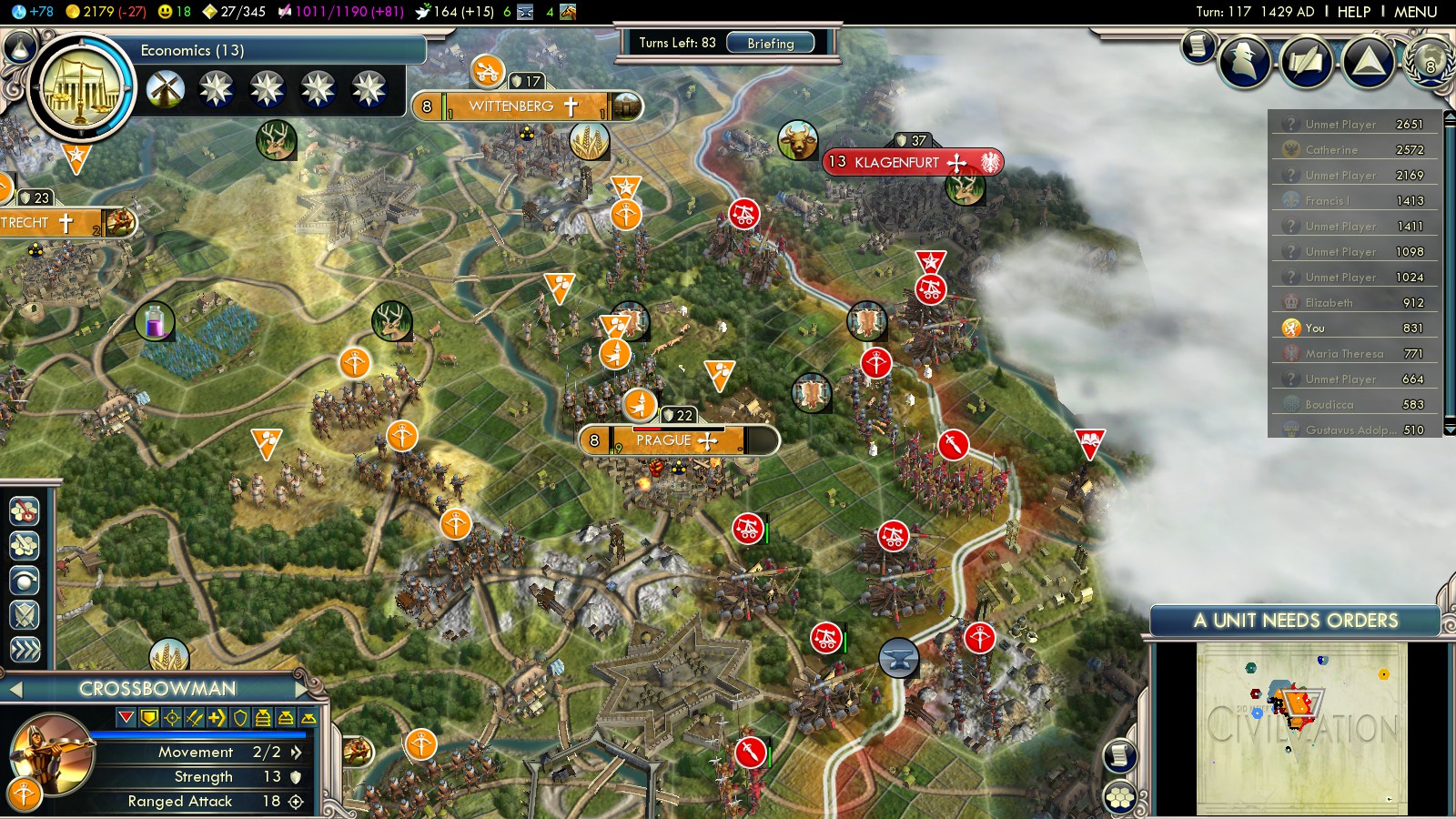Click the fortify shield-and-swords action button

[25, 615]
